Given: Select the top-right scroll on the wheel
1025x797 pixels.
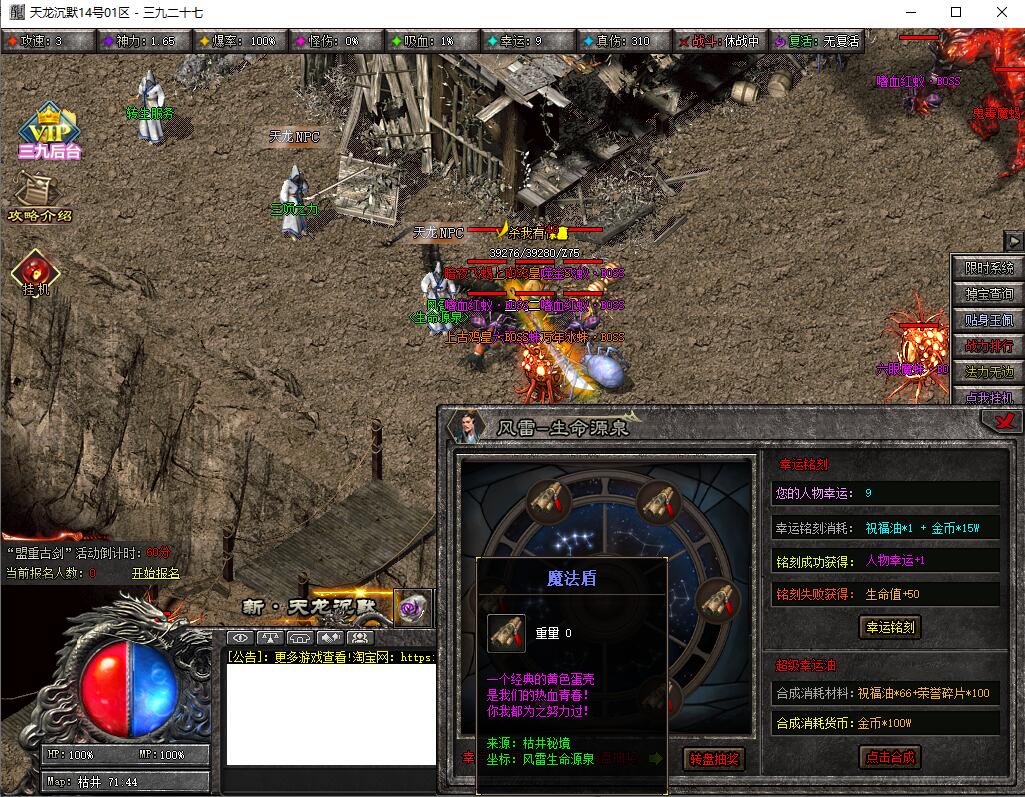Looking at the screenshot, I should (x=657, y=502).
